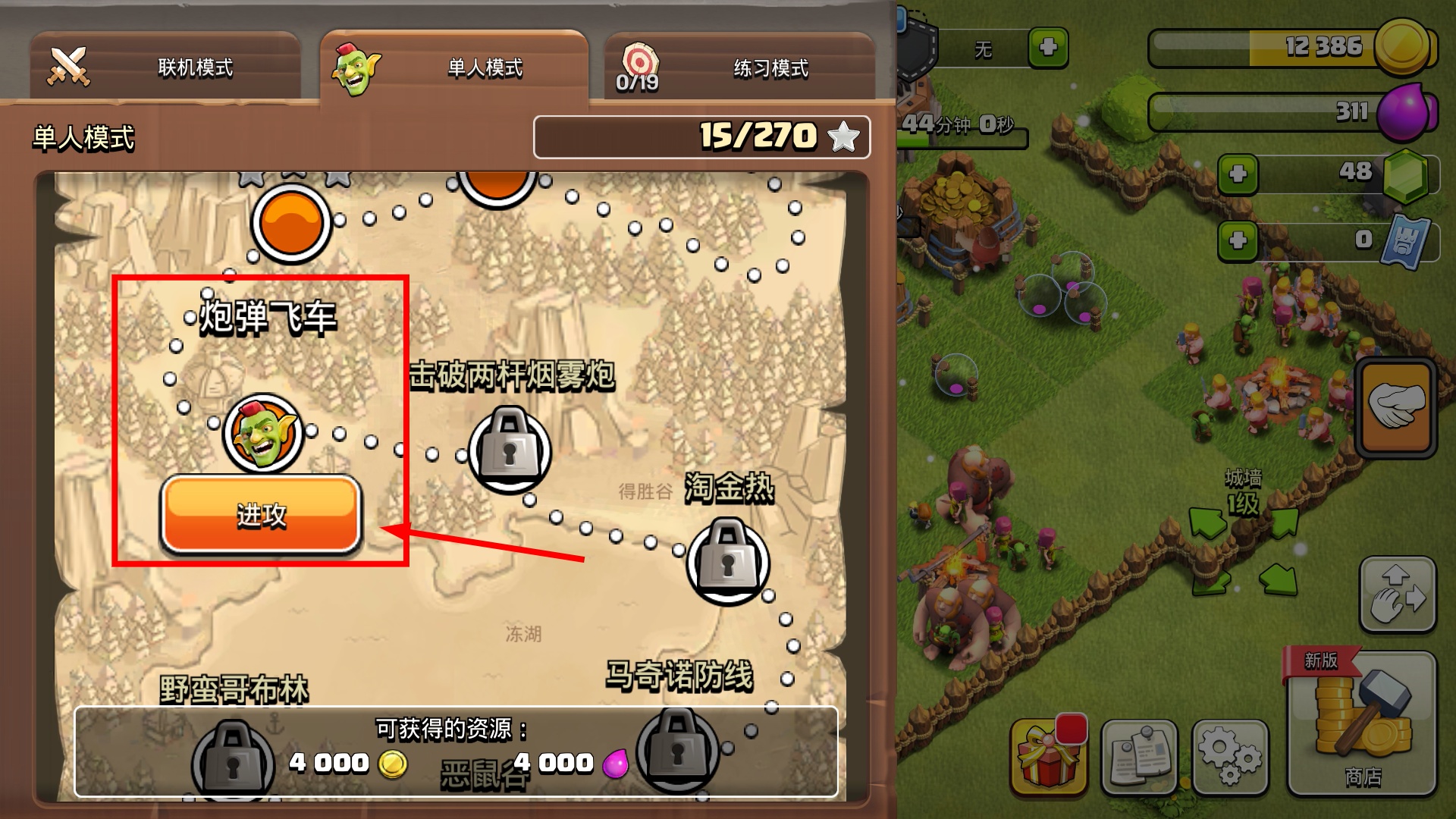The width and height of the screenshot is (1456, 819).
Task: Add a shield with green plus button
Action: click(x=1048, y=47)
